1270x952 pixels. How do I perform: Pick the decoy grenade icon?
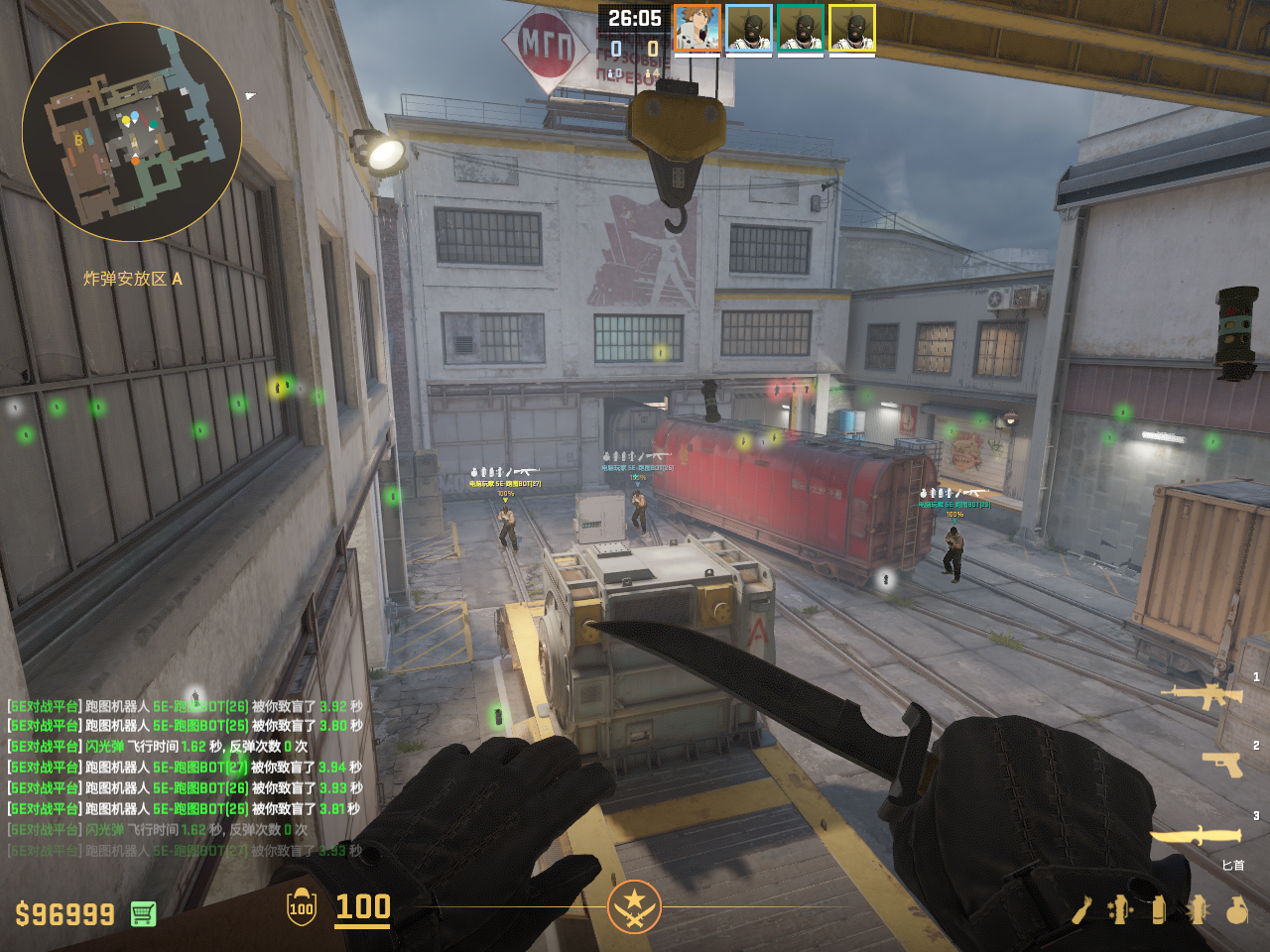[x=1120, y=909]
